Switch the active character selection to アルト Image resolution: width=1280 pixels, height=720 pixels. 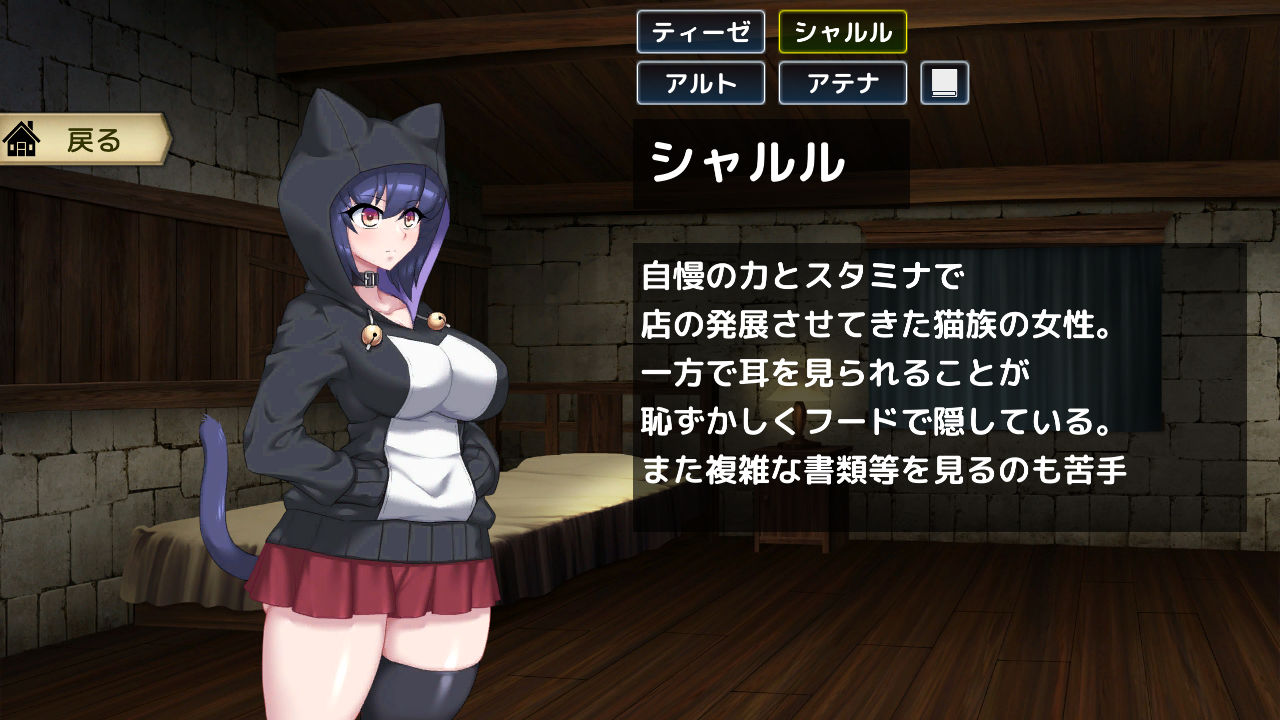(700, 84)
